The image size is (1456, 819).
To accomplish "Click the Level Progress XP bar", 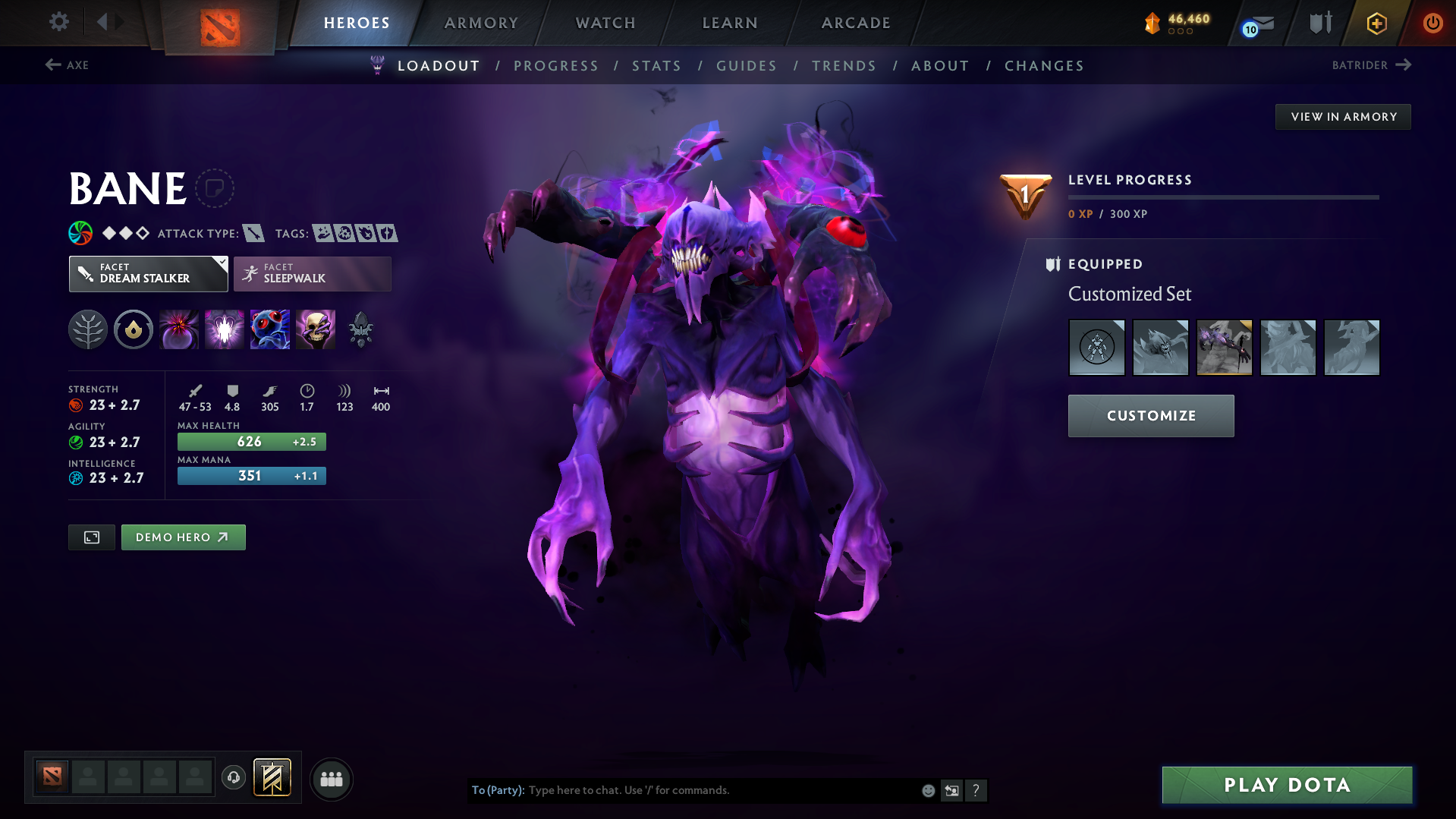I will (x=1223, y=197).
